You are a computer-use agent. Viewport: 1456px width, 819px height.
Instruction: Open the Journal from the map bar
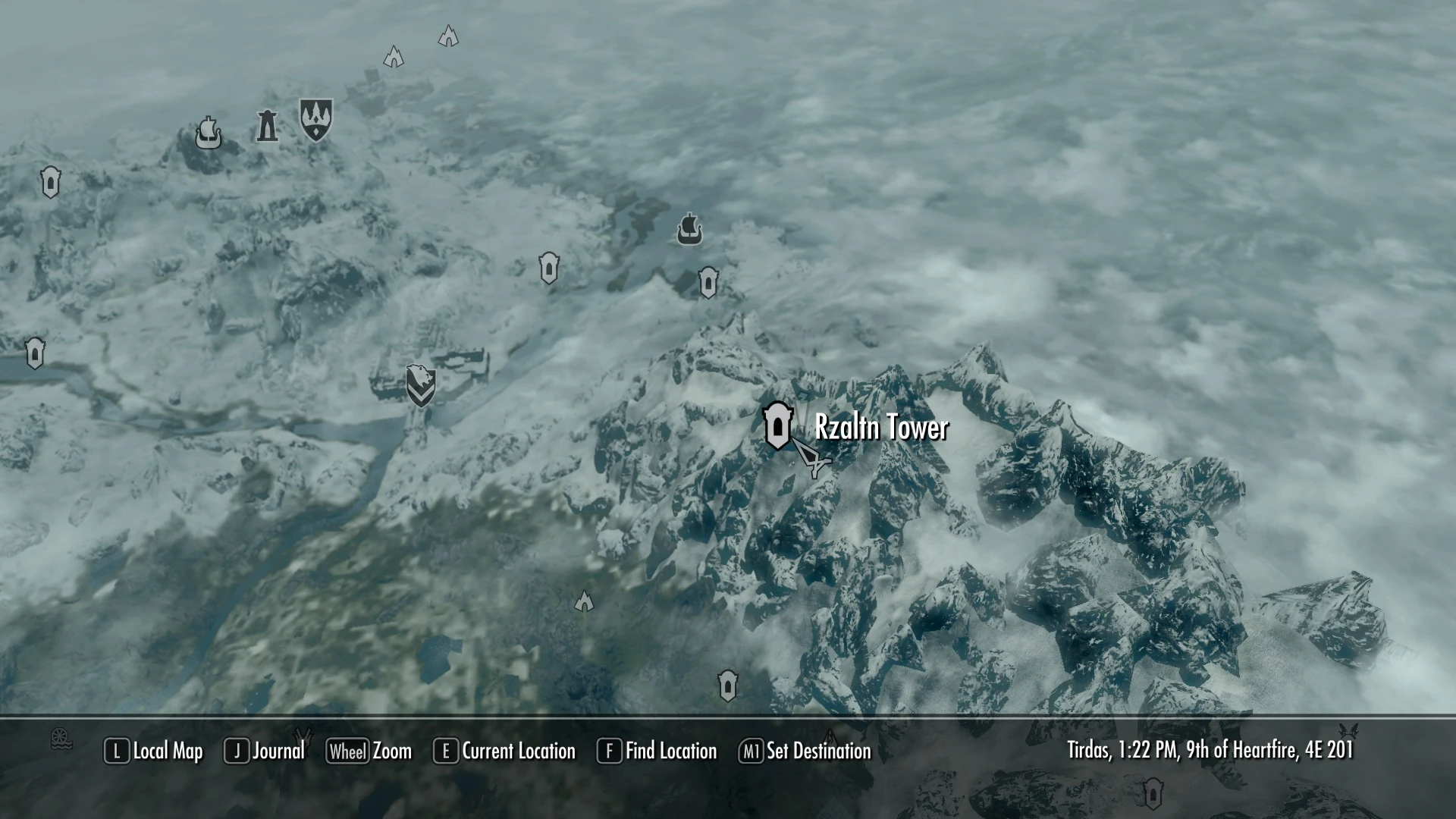pos(265,751)
